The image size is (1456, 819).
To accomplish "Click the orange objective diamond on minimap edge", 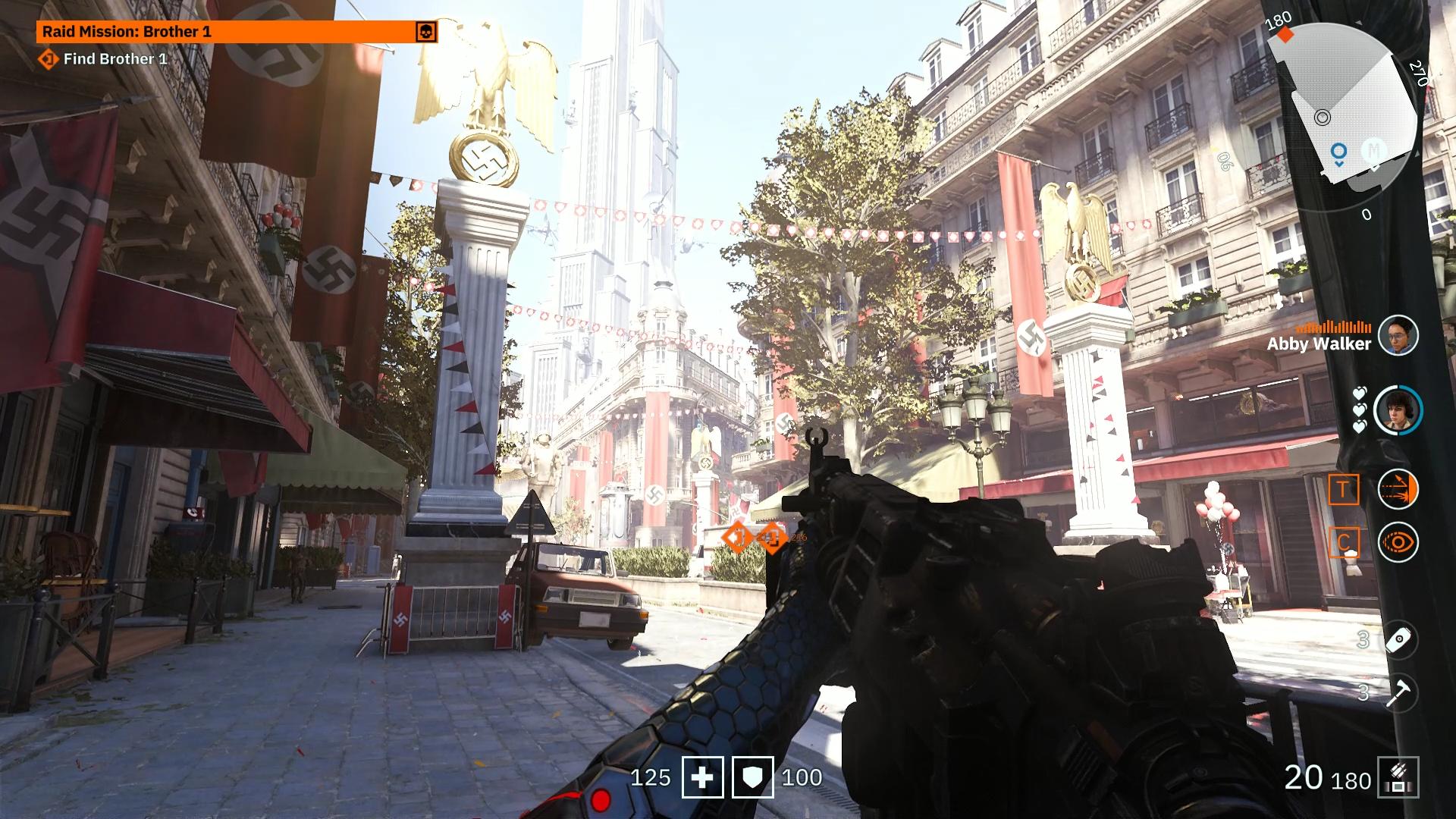I will pyautogui.click(x=1285, y=35).
